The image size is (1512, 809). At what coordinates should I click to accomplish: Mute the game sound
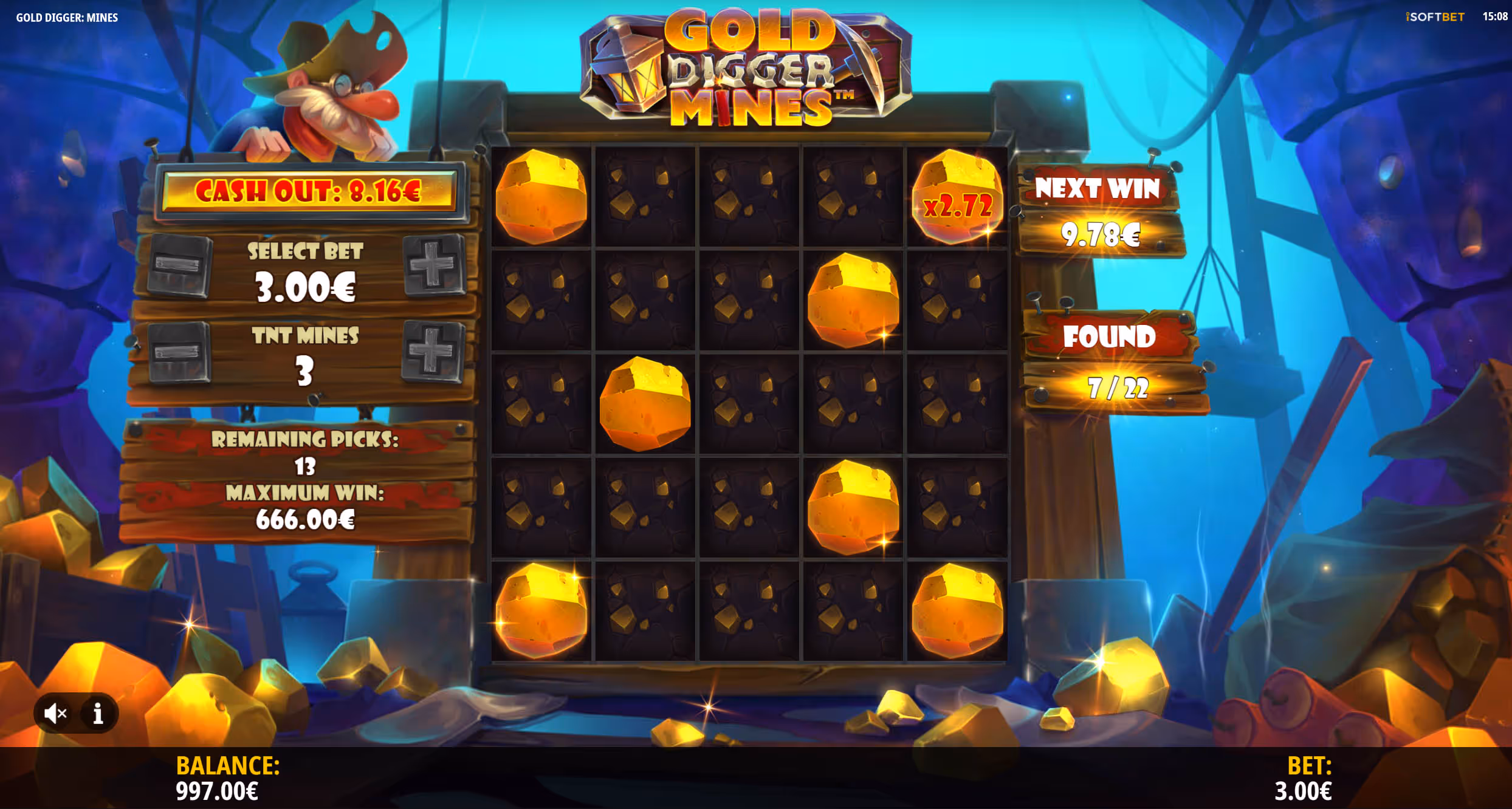pos(57,713)
